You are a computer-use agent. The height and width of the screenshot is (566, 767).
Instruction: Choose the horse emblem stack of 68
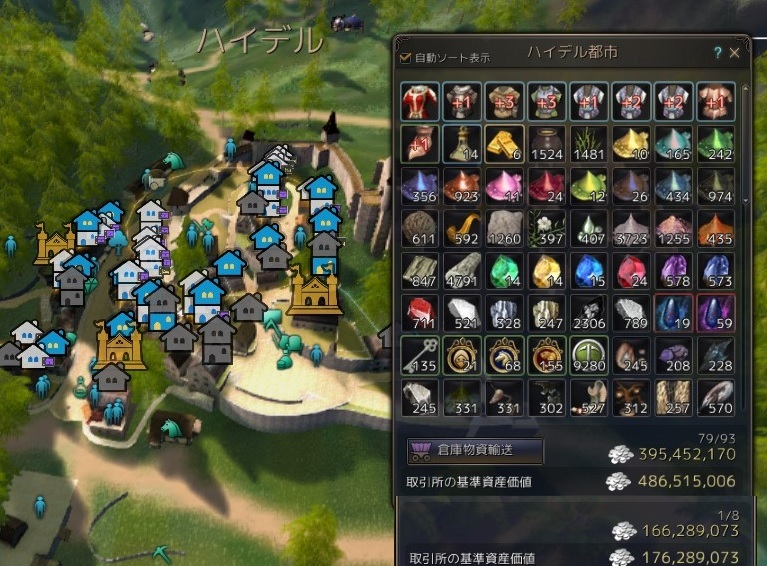(x=504, y=355)
